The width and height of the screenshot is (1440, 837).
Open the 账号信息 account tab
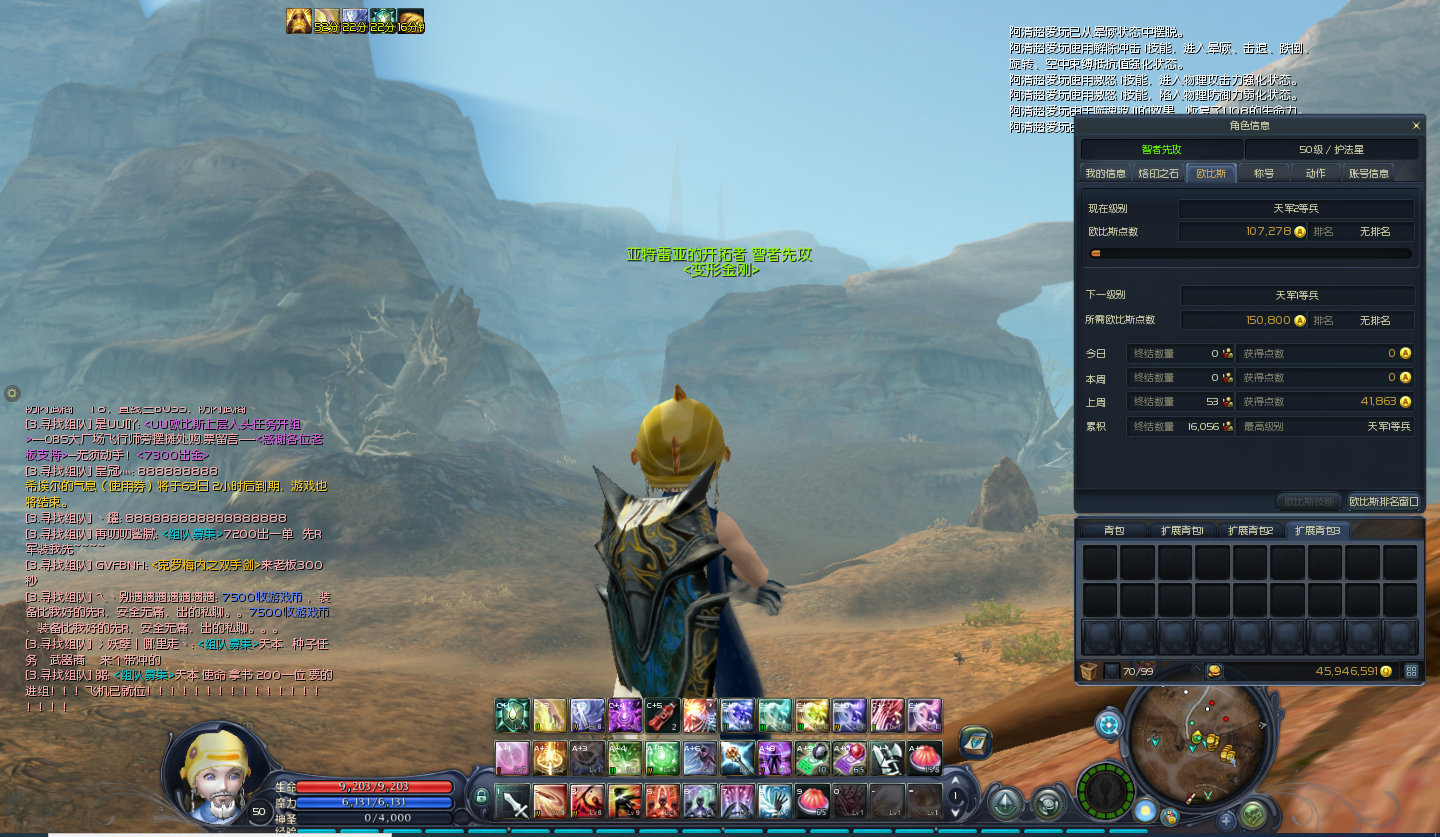1369,173
